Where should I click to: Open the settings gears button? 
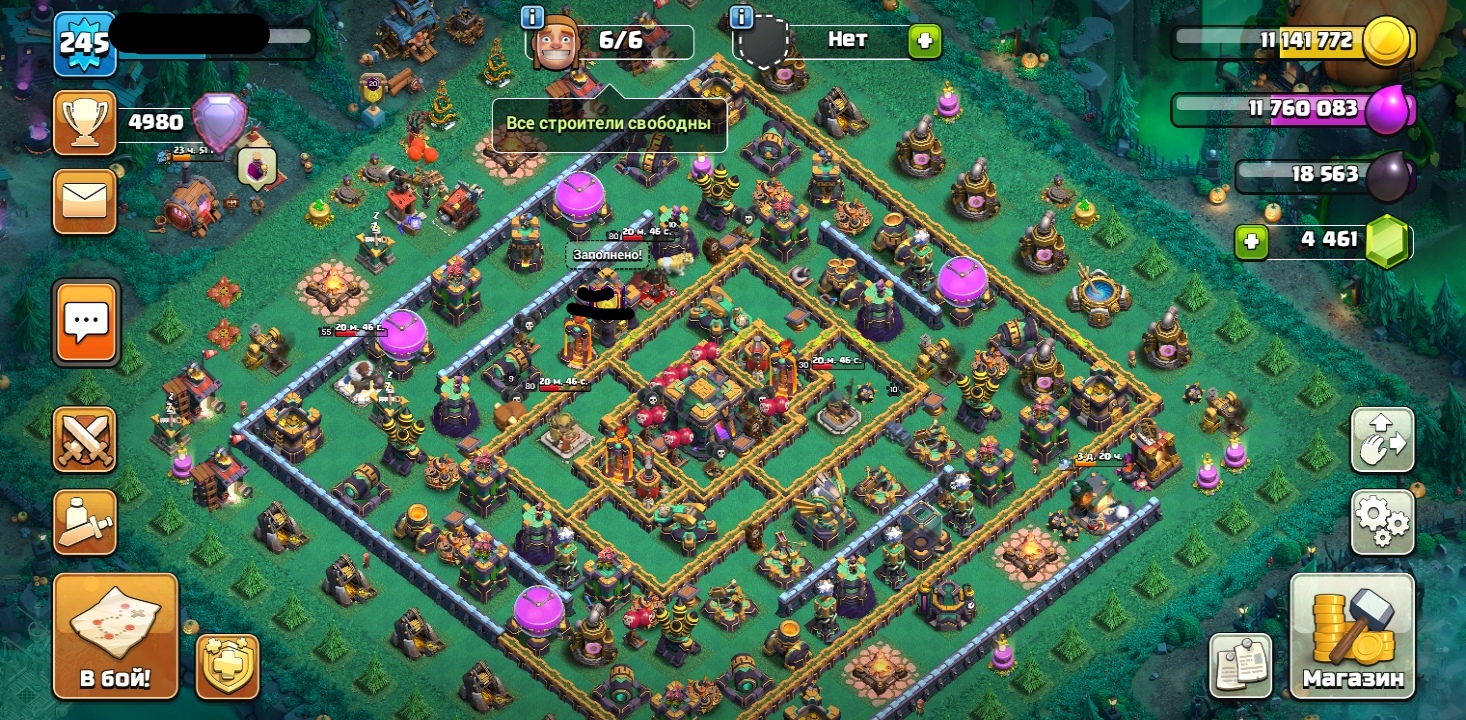pyautogui.click(x=1382, y=522)
